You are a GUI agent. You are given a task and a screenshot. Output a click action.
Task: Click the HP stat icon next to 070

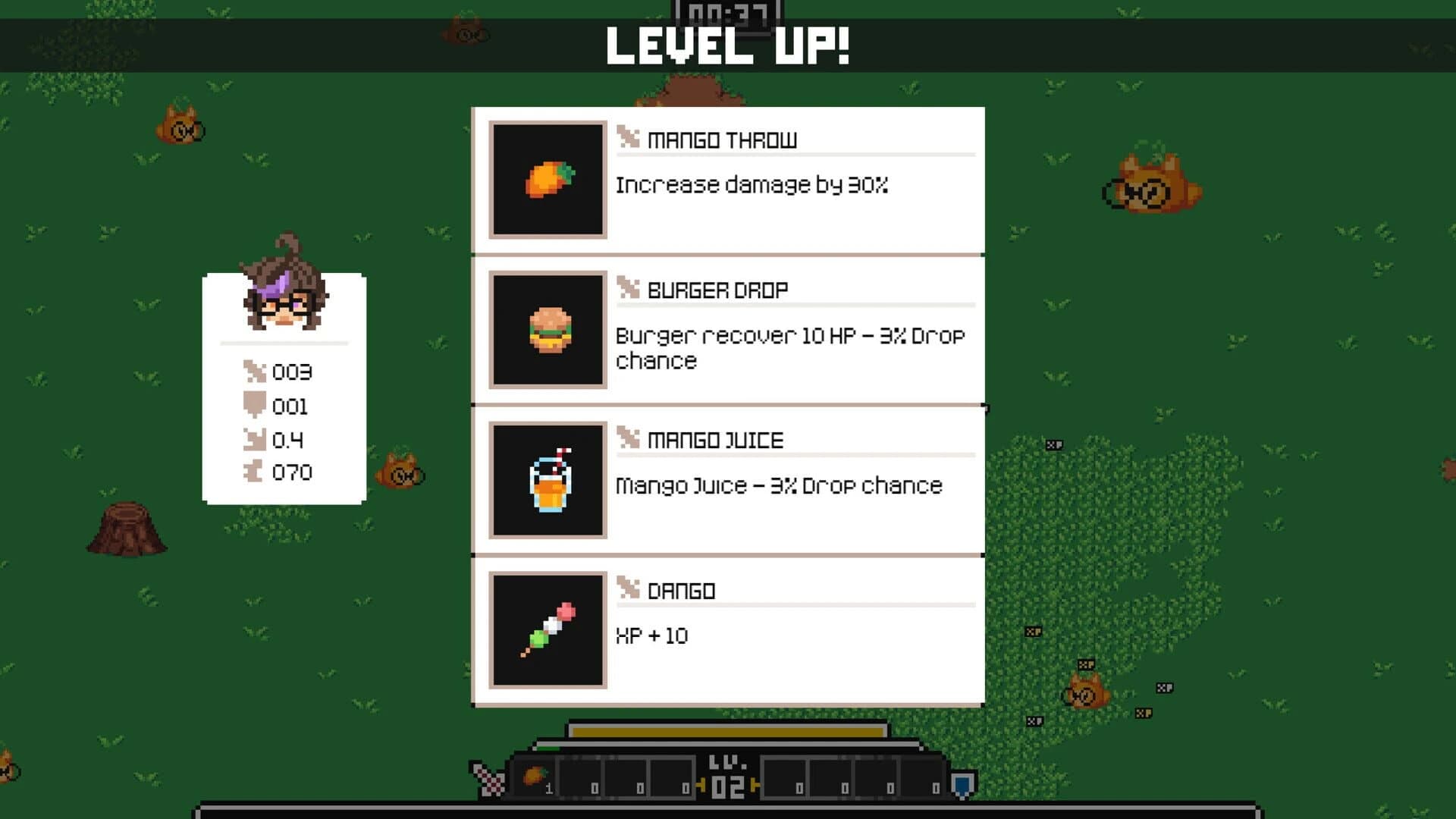click(x=253, y=472)
